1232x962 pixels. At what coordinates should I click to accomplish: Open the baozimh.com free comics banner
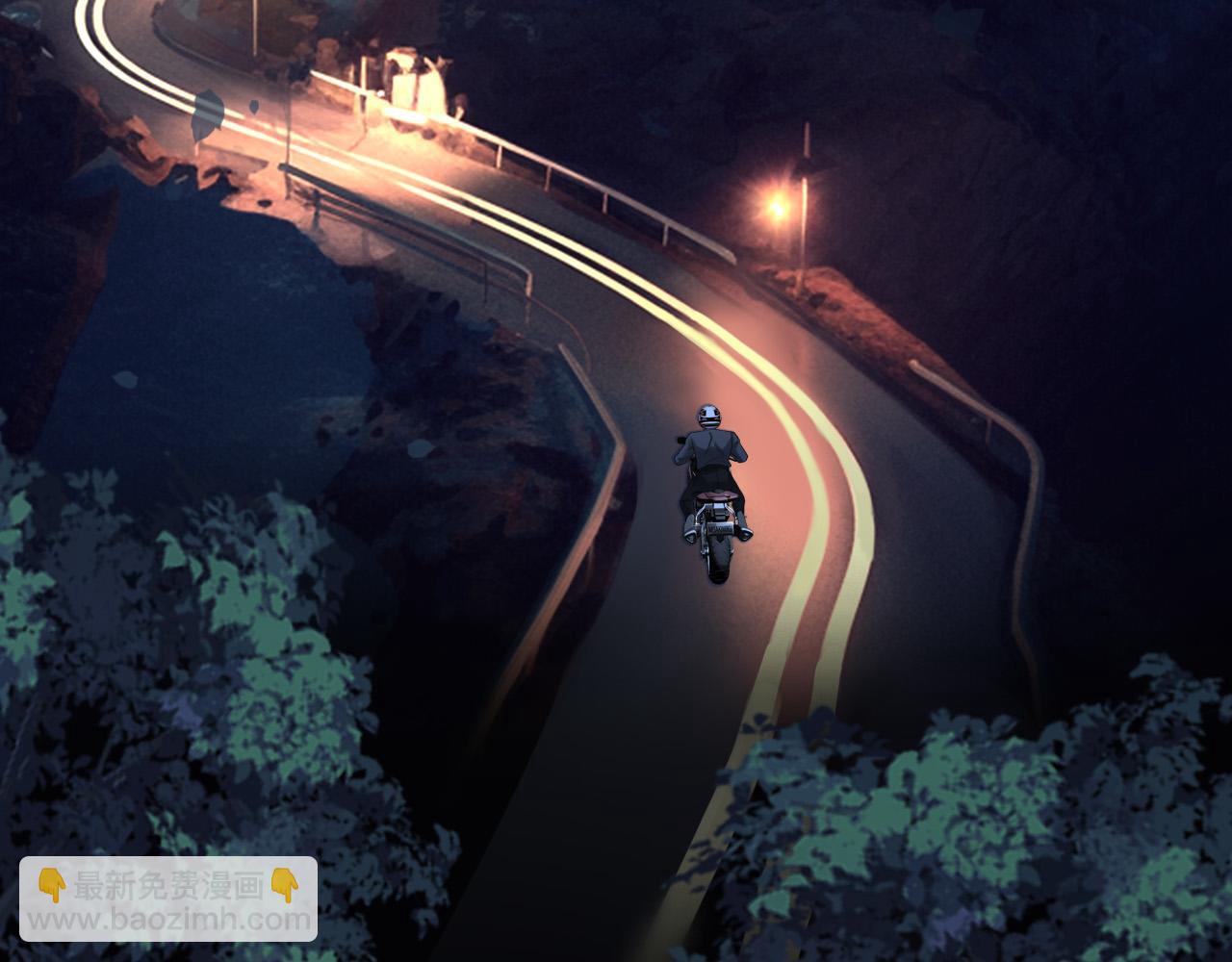pos(168,899)
